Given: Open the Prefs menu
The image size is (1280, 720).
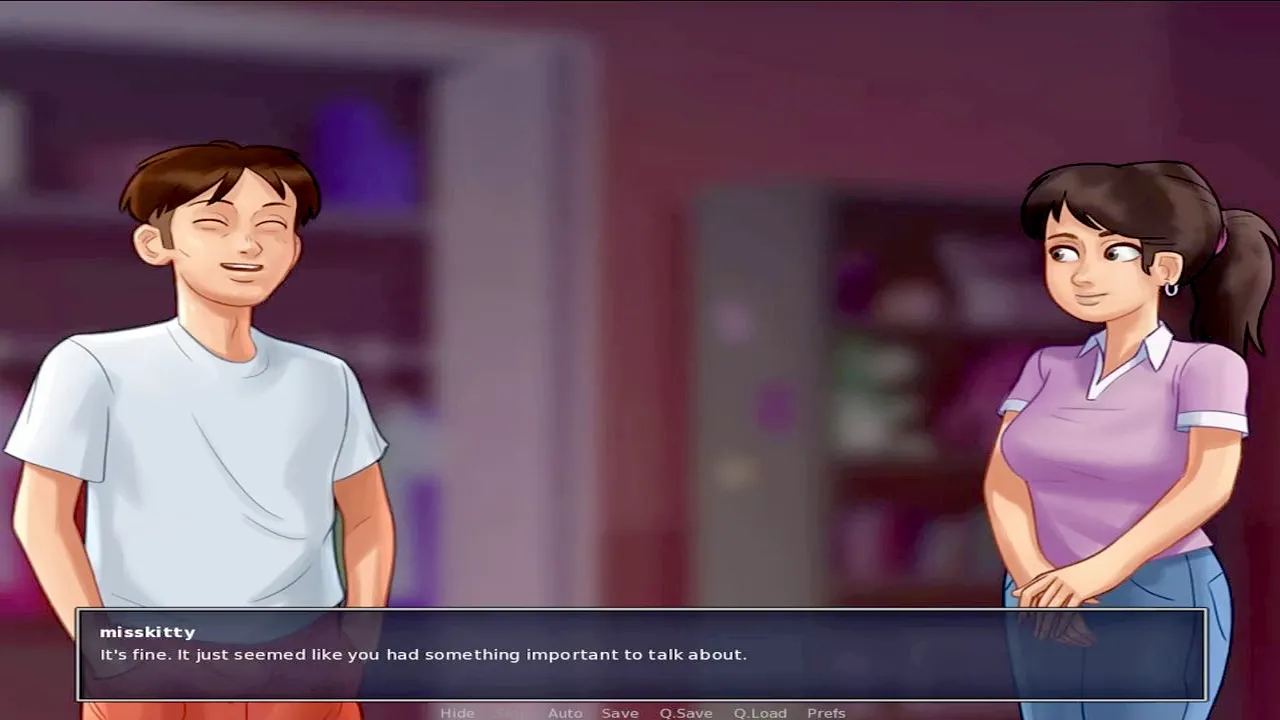Looking at the screenshot, I should click(x=826, y=713).
